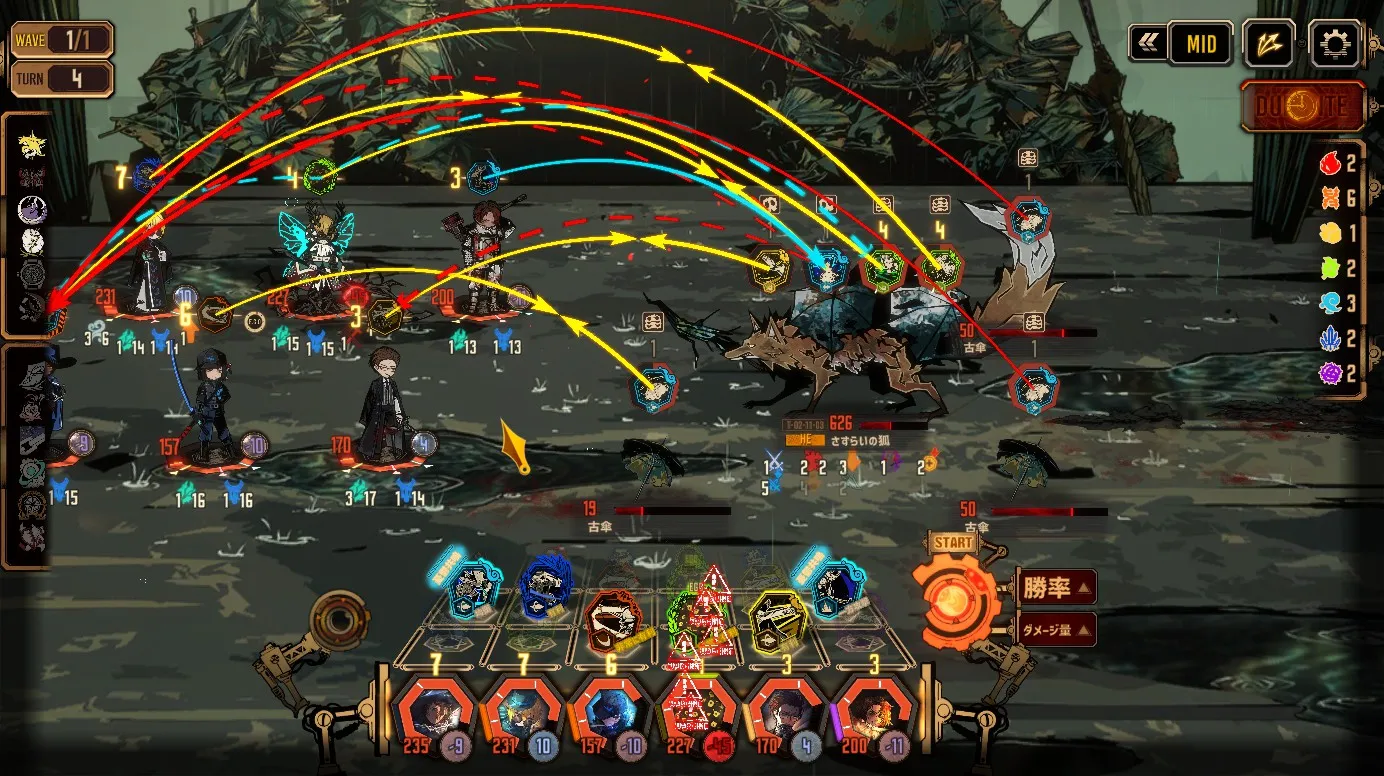Click the purple sin resource icon

point(1330,373)
